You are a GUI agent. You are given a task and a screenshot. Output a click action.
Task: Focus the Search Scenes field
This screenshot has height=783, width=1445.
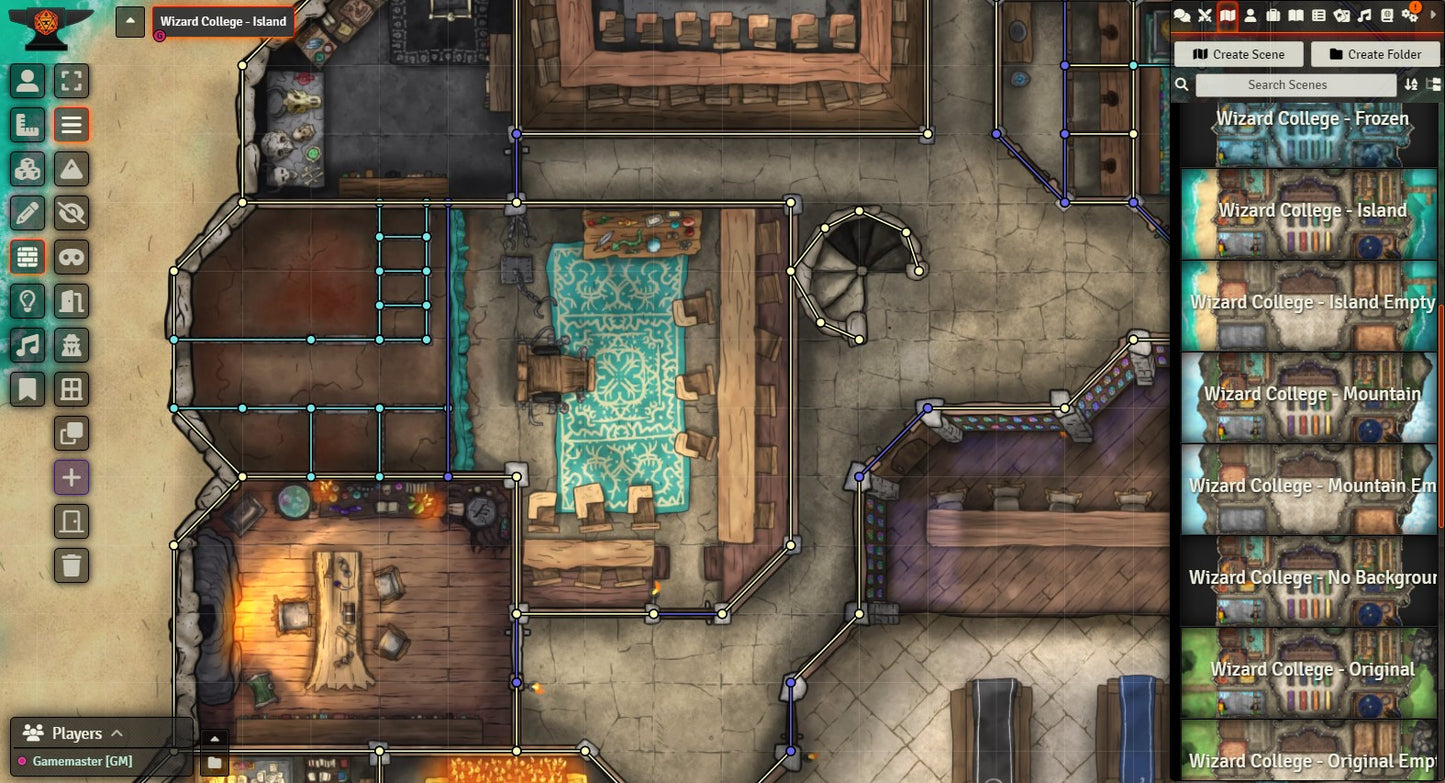pos(1286,85)
